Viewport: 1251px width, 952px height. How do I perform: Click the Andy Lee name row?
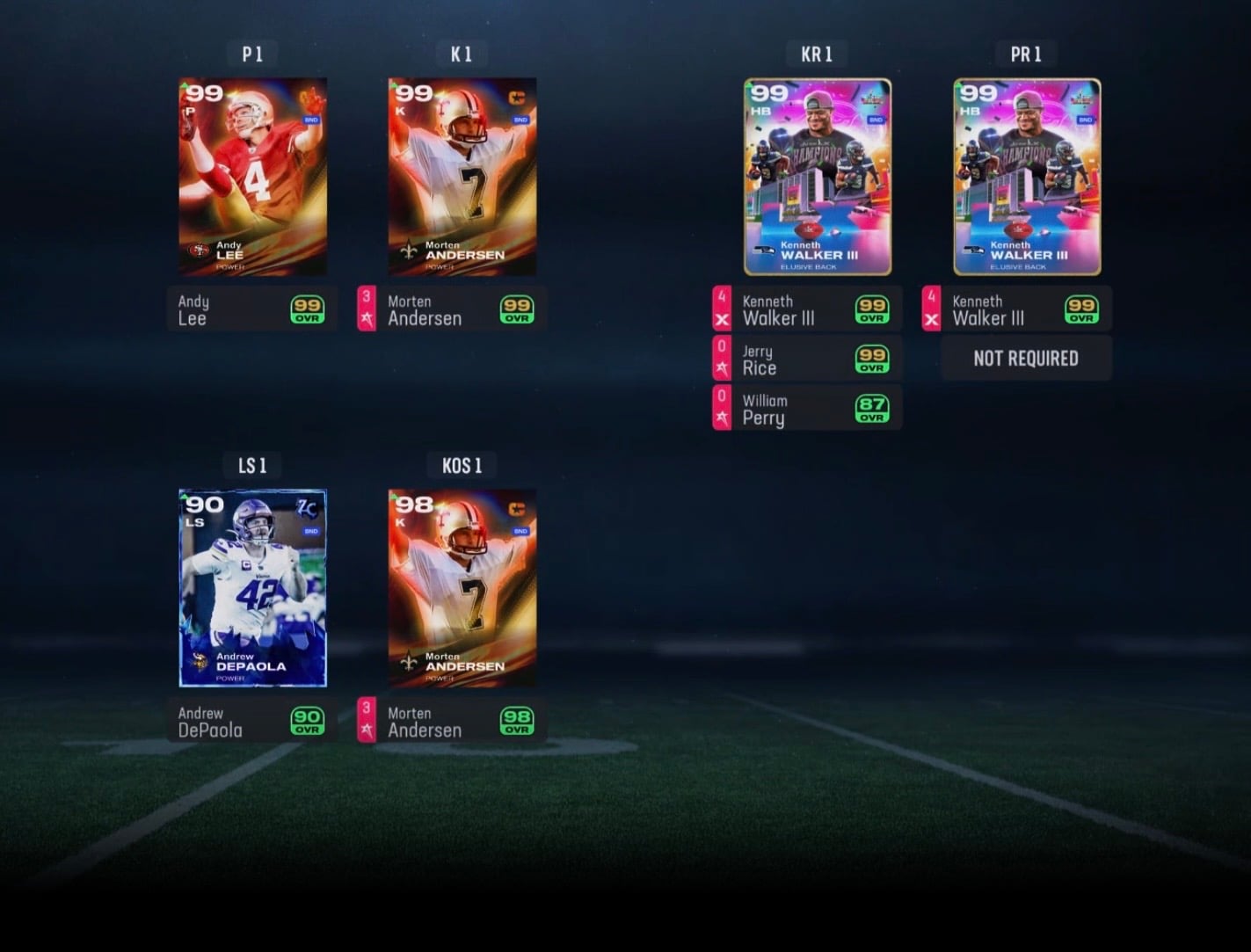point(252,309)
